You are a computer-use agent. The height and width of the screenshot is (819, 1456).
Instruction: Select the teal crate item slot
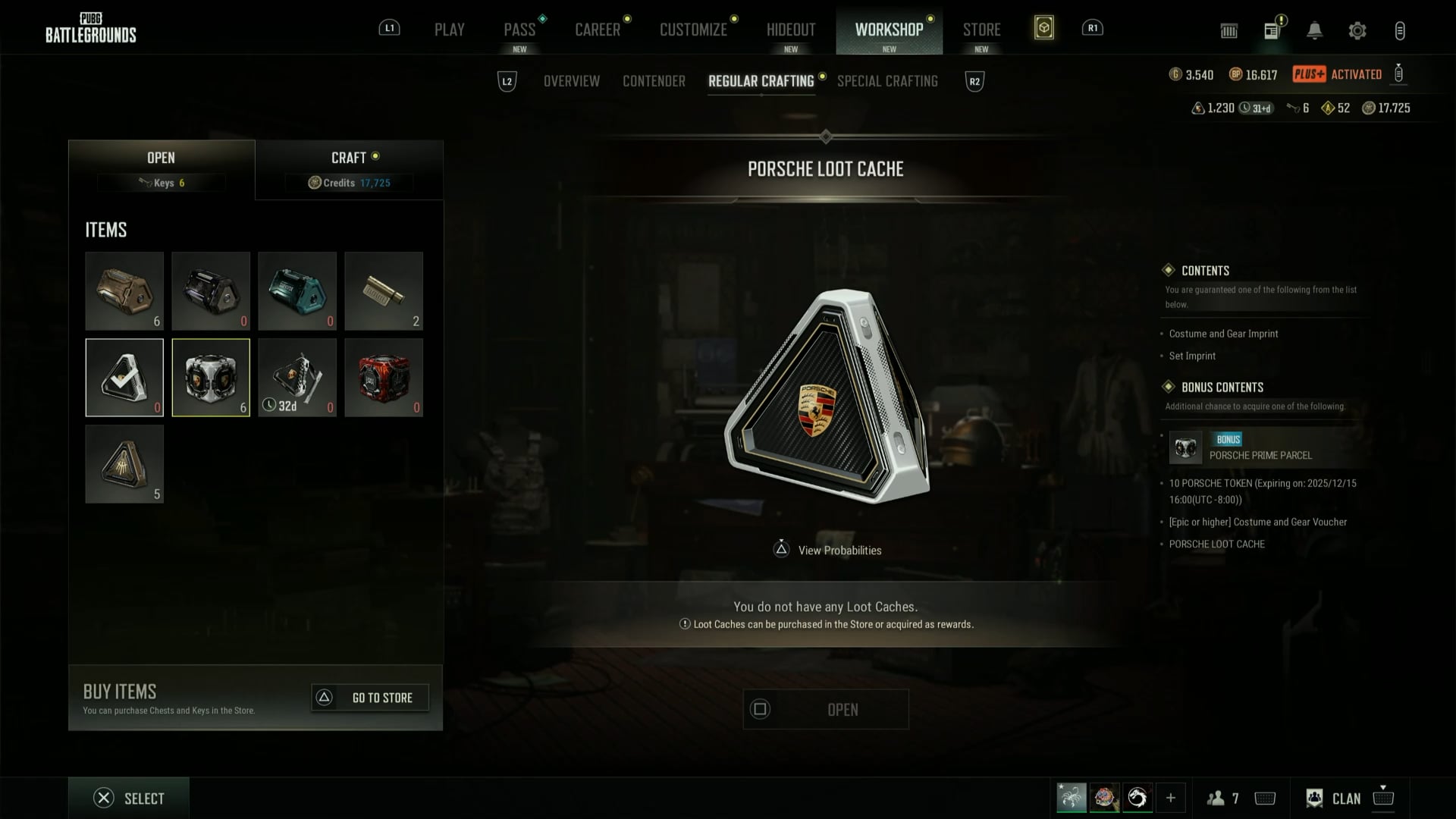click(297, 291)
